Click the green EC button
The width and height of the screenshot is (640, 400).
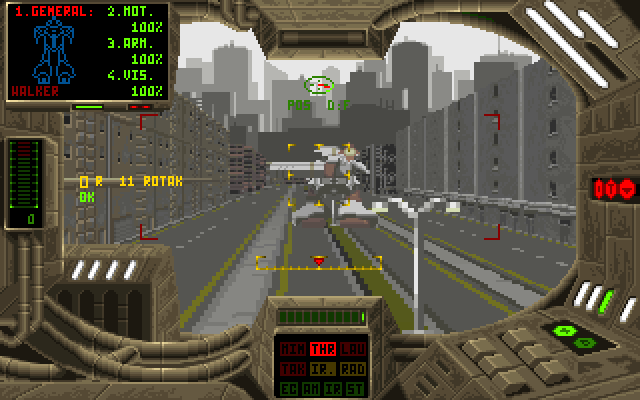288,387
